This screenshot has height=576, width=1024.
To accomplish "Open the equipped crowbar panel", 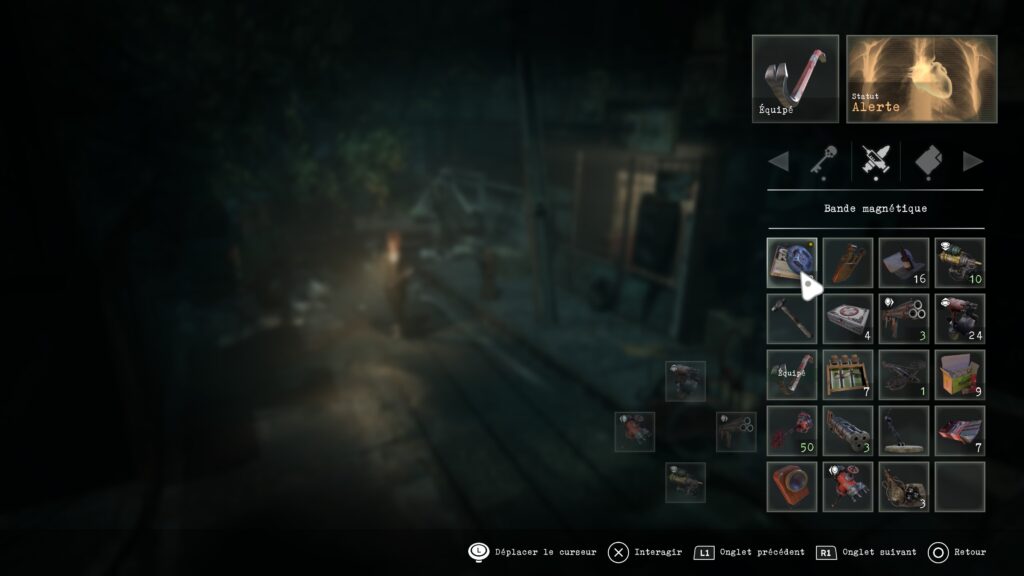I will coord(795,79).
